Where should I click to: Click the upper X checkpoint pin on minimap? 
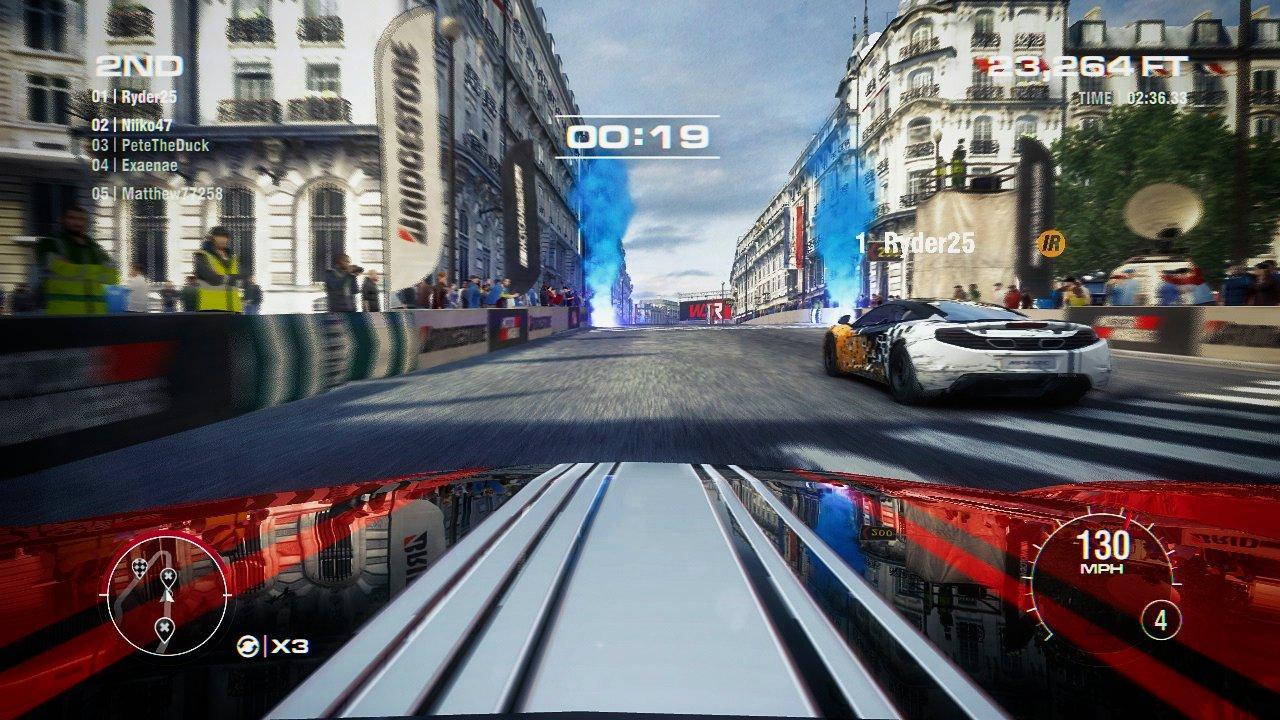pos(168,576)
